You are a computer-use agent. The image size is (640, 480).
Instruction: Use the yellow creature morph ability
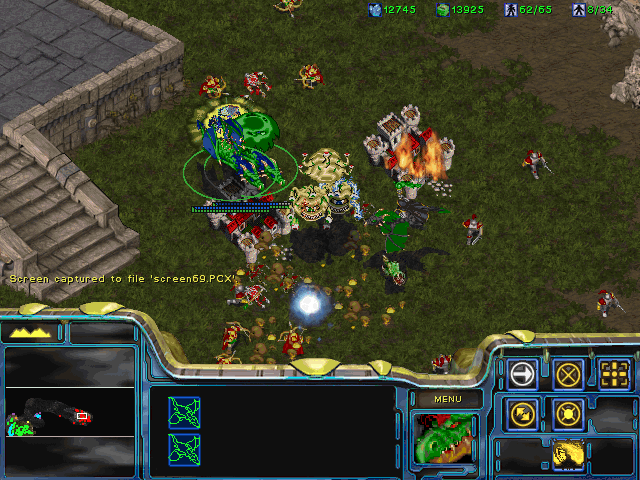568,455
